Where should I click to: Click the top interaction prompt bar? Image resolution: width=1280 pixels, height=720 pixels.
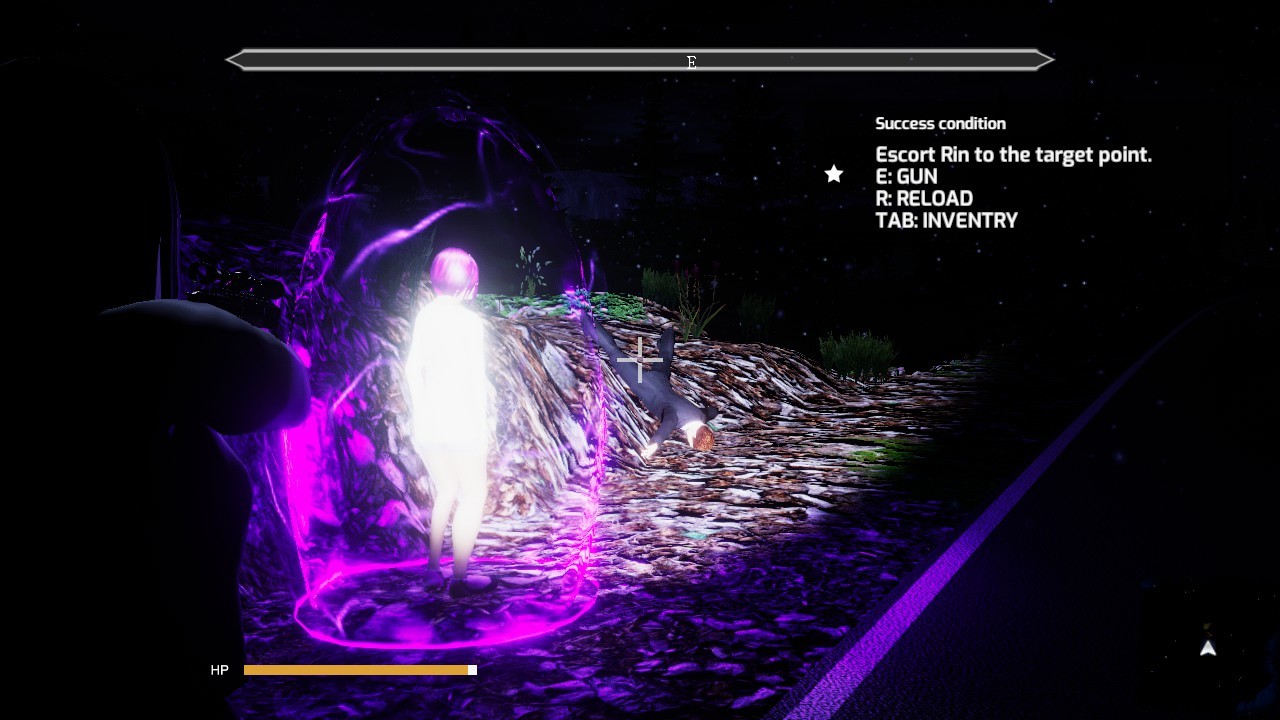(640, 60)
